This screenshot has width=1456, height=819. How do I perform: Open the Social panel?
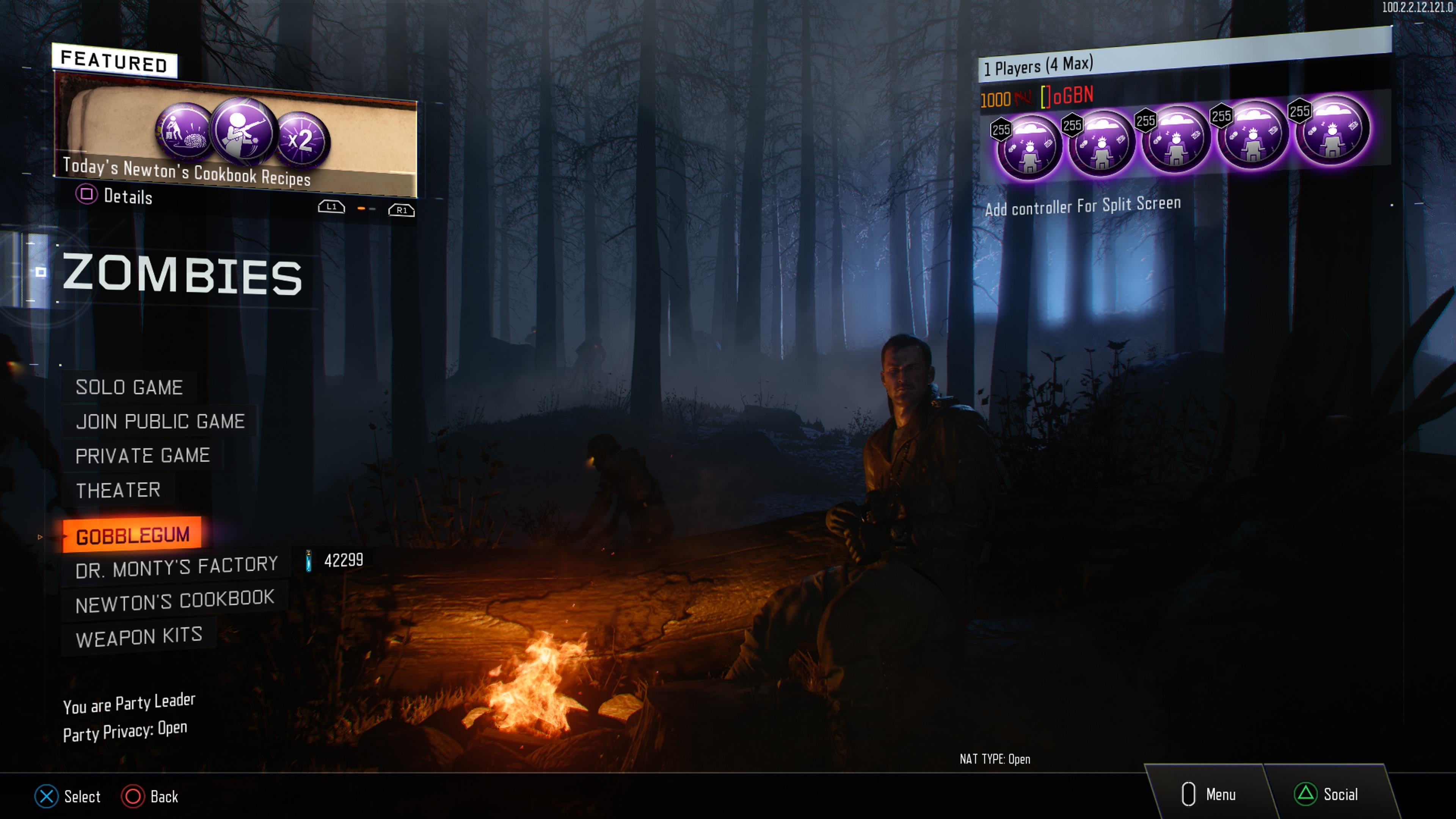(x=1327, y=795)
